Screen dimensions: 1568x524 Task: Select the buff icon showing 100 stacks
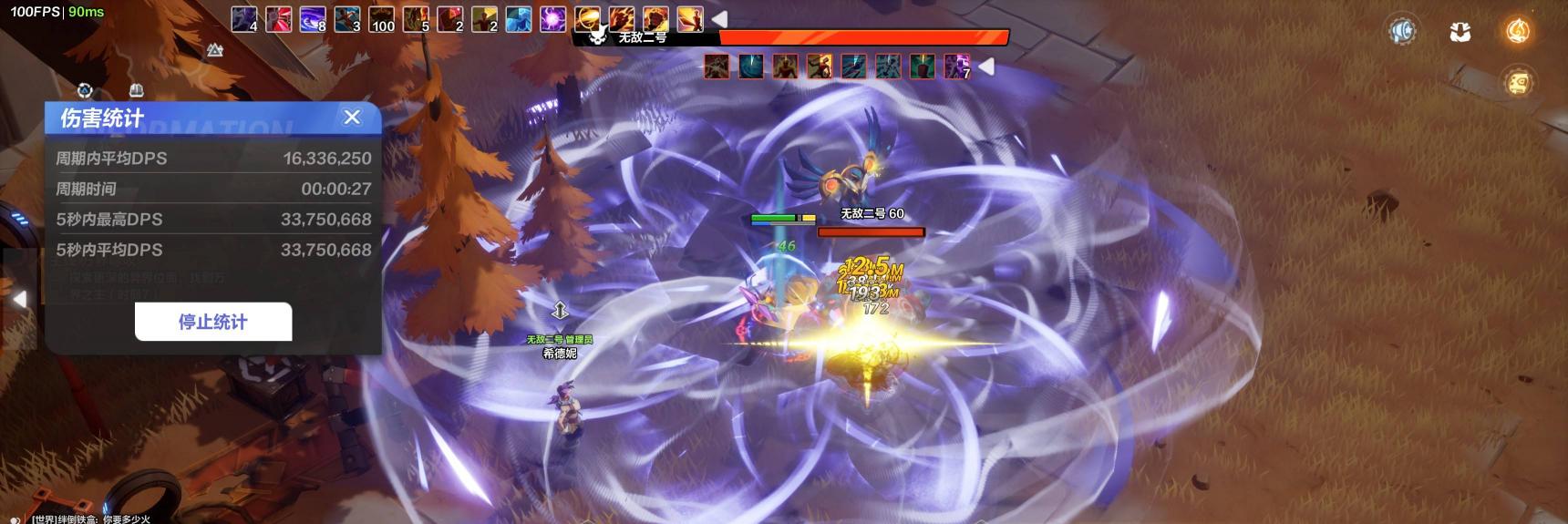tap(381, 18)
